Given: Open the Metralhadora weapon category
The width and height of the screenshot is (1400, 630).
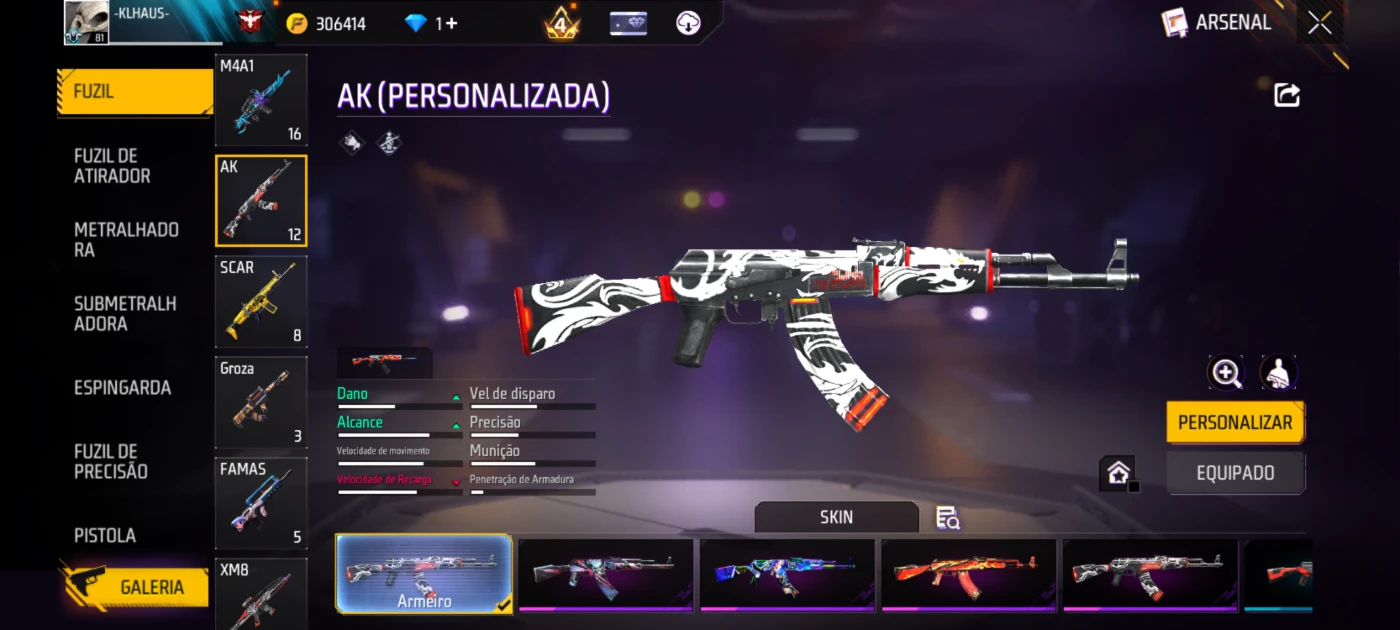Looking at the screenshot, I should (126, 240).
